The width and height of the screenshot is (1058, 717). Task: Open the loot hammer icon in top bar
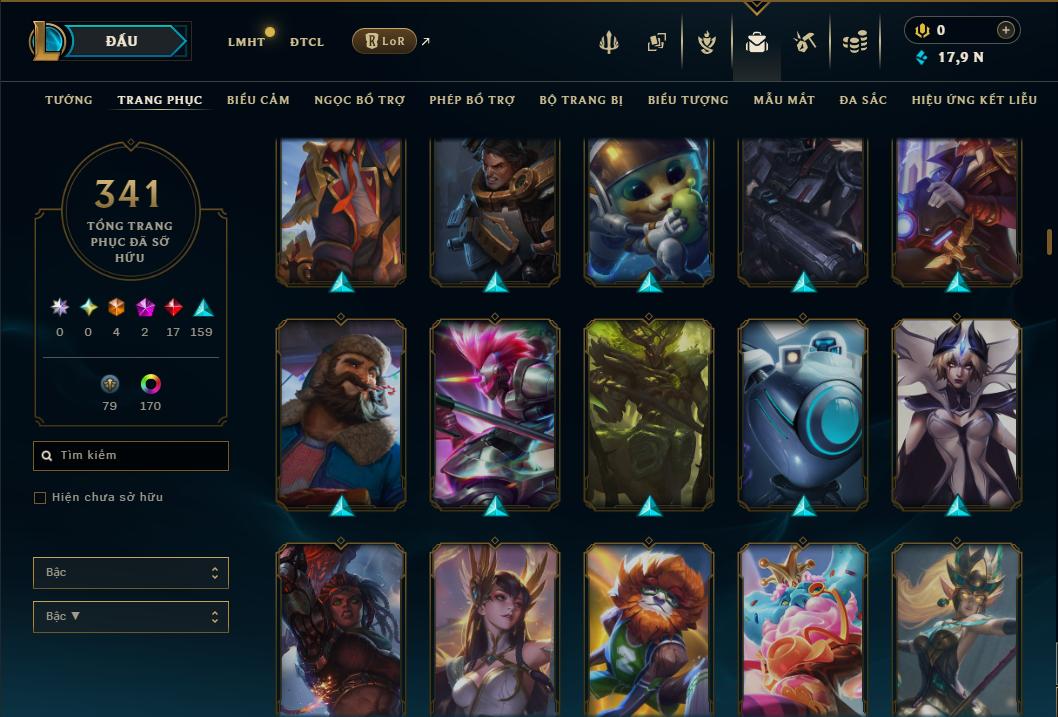click(x=805, y=42)
